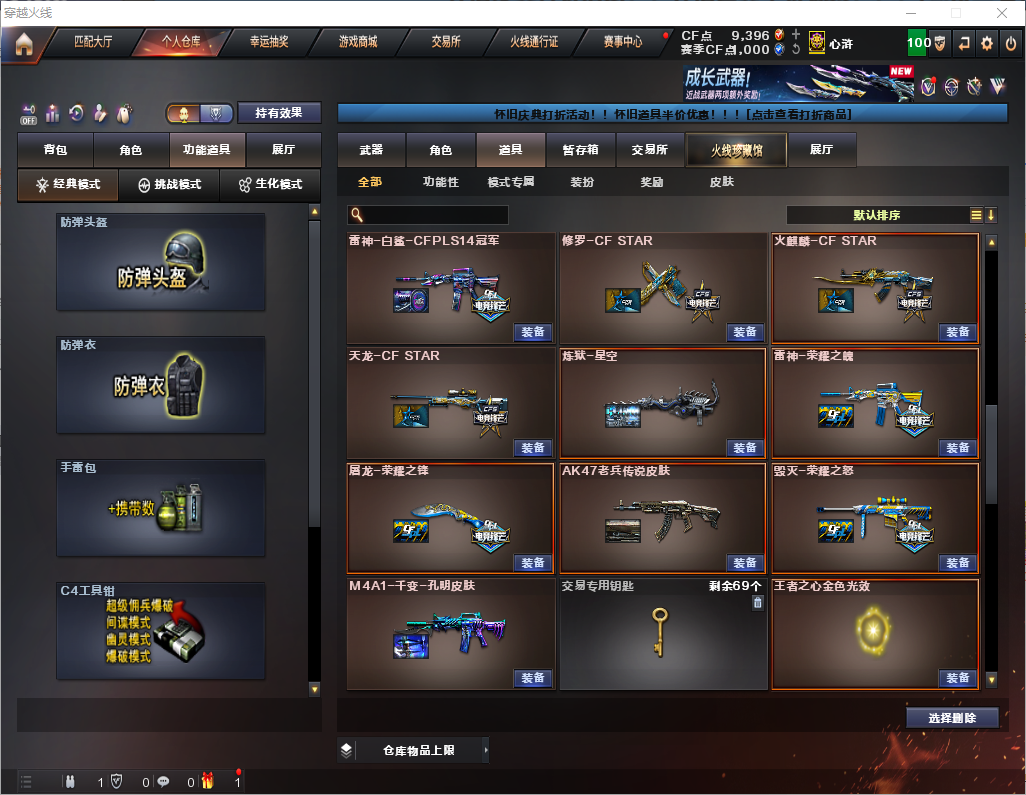The height and width of the screenshot is (795, 1026).
Task: Filter items by 皮肤 skins
Action: 721,182
